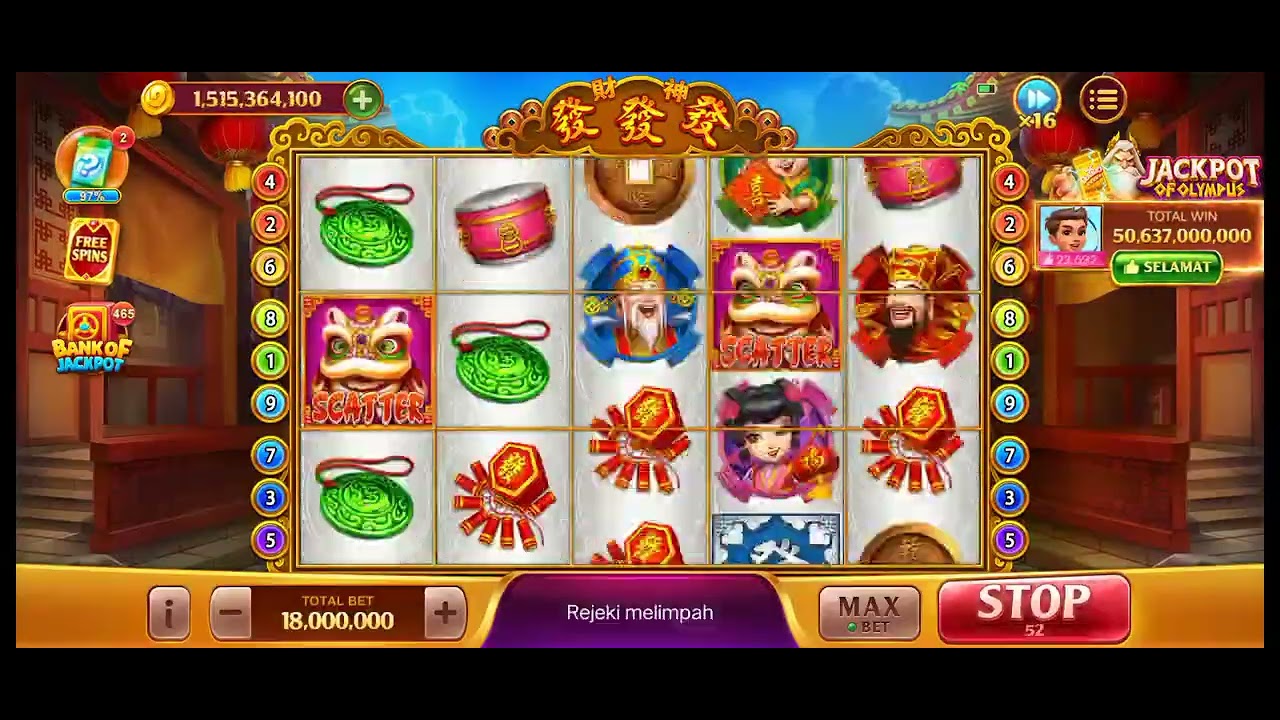Open the hamburger menu icon
1280x720 pixels.
click(x=1103, y=99)
